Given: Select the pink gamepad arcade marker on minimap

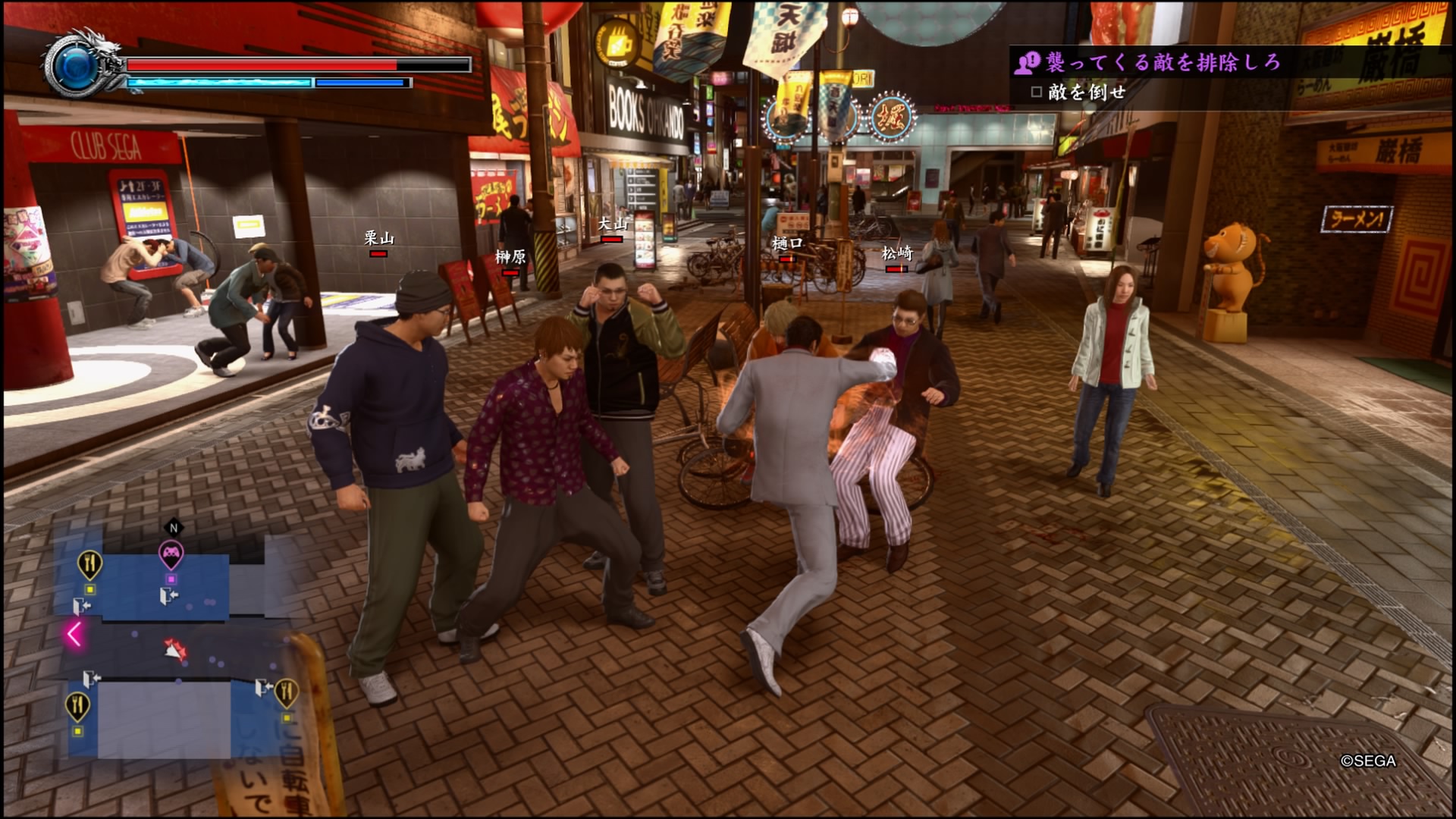Looking at the screenshot, I should pyautogui.click(x=171, y=554).
